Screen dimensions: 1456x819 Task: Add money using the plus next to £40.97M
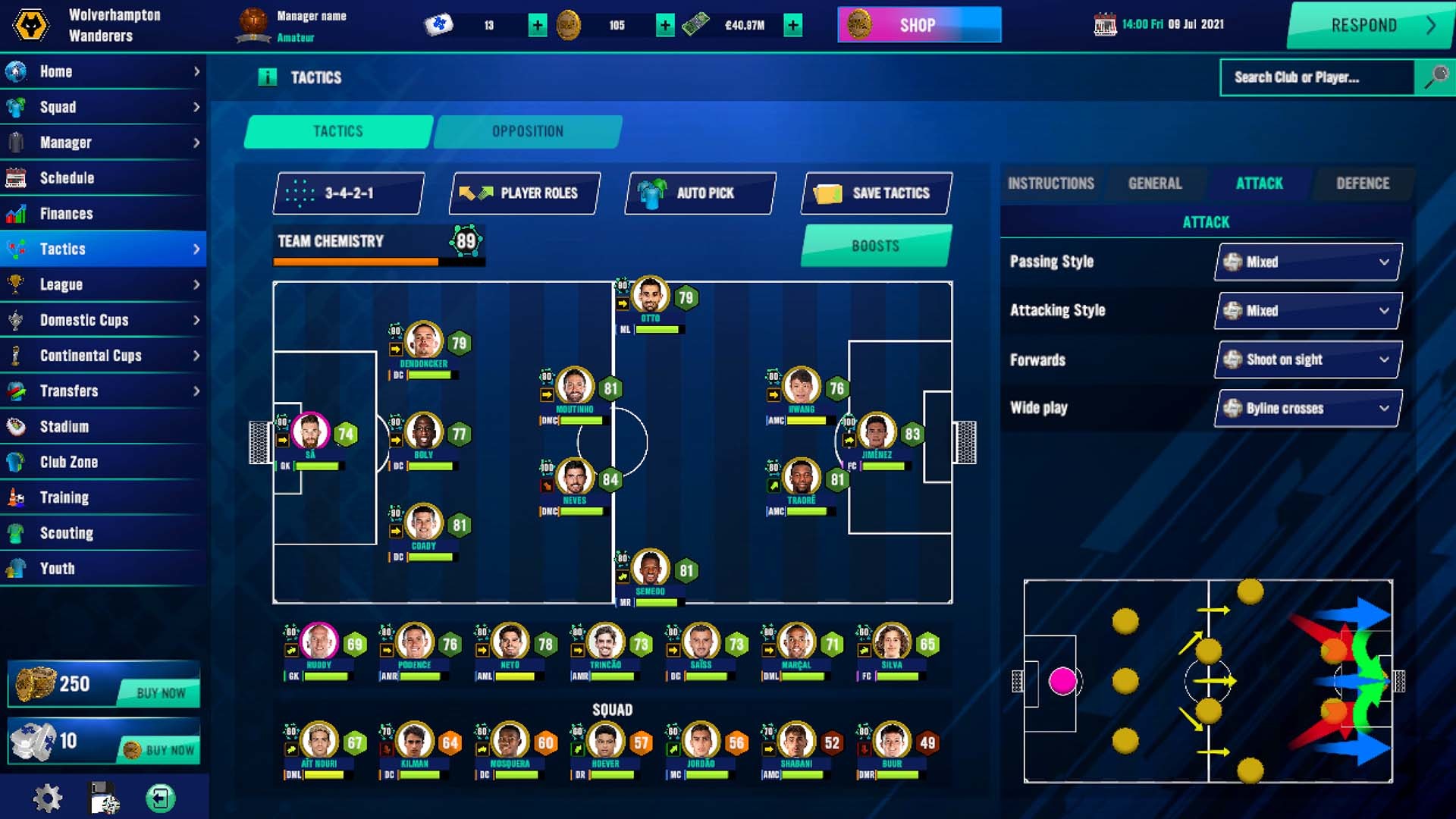point(792,25)
